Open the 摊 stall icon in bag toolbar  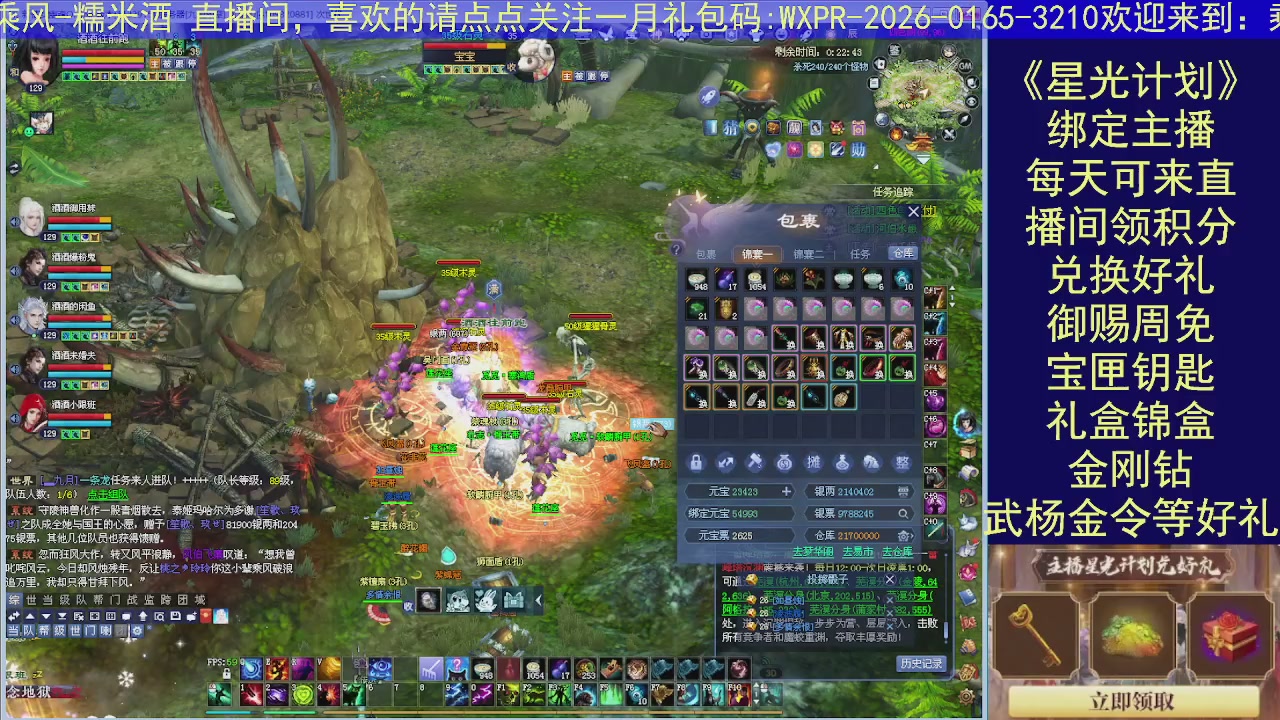point(814,462)
